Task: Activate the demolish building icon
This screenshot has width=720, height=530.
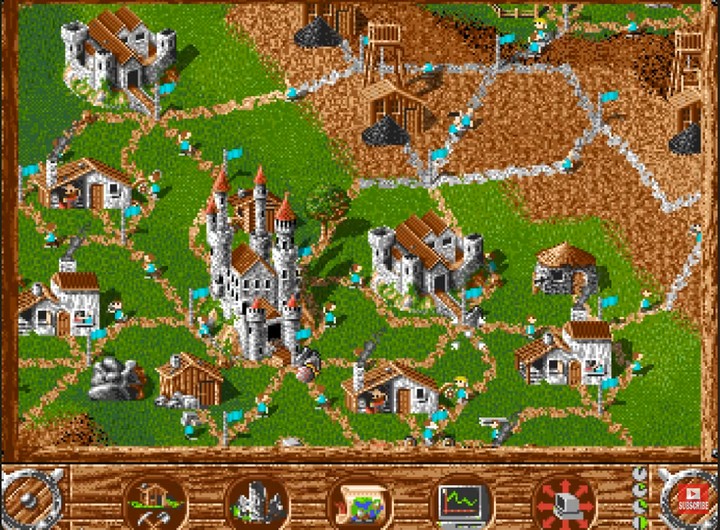Action: [x=257, y=498]
